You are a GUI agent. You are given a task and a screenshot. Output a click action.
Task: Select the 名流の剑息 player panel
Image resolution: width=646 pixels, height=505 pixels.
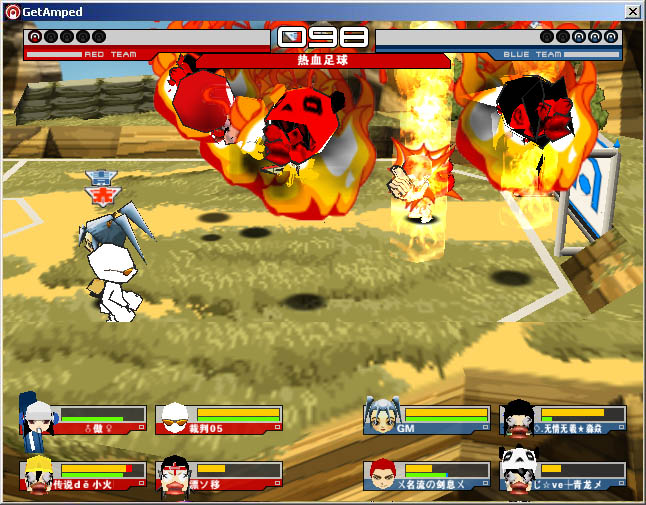428,476
